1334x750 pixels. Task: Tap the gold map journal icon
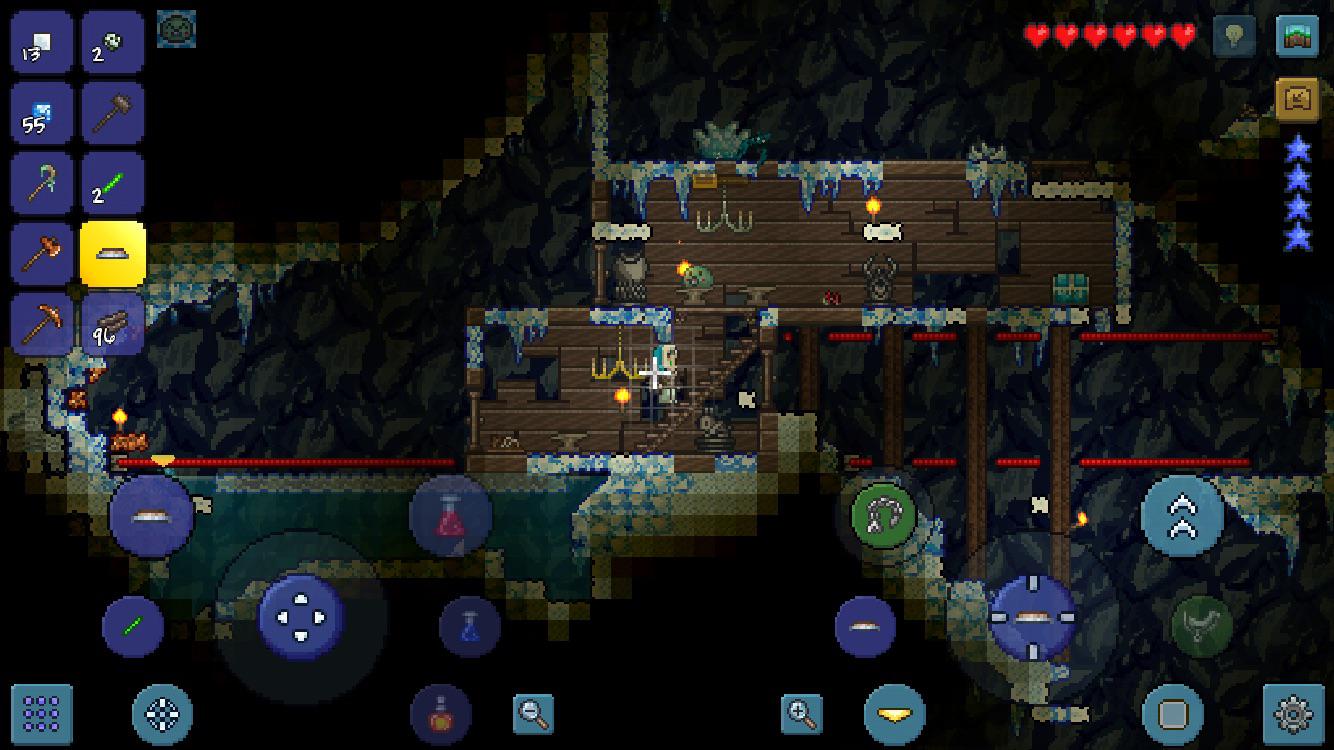[1297, 96]
